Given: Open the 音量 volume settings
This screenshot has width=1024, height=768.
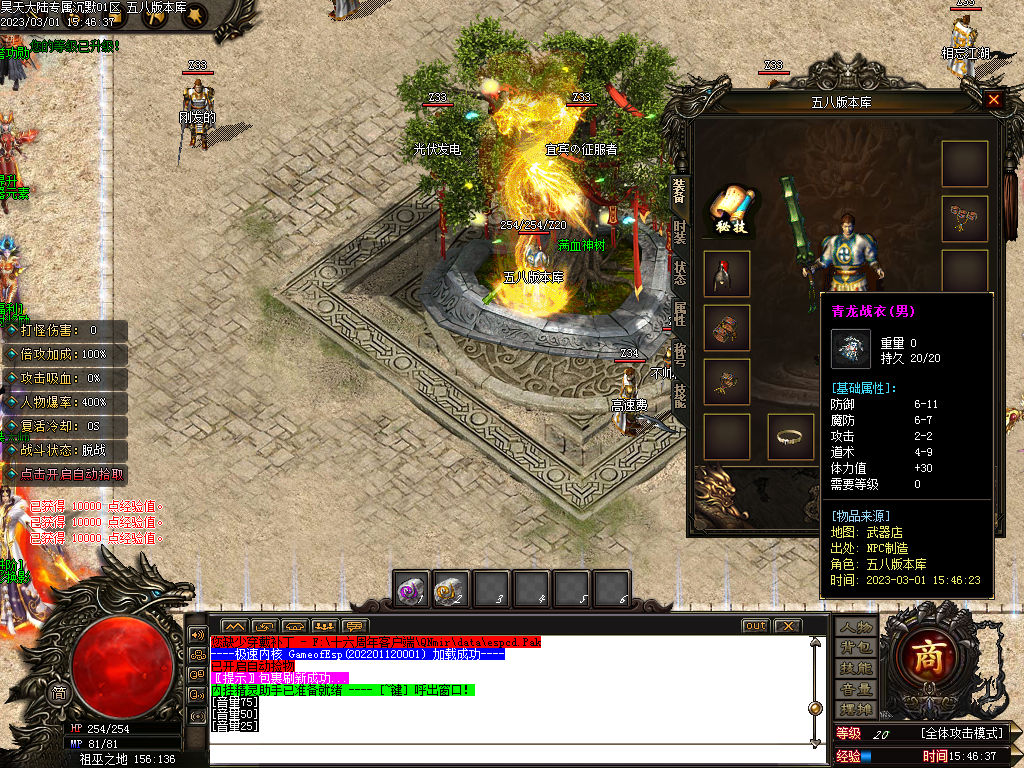Looking at the screenshot, I should pyautogui.click(x=856, y=689).
